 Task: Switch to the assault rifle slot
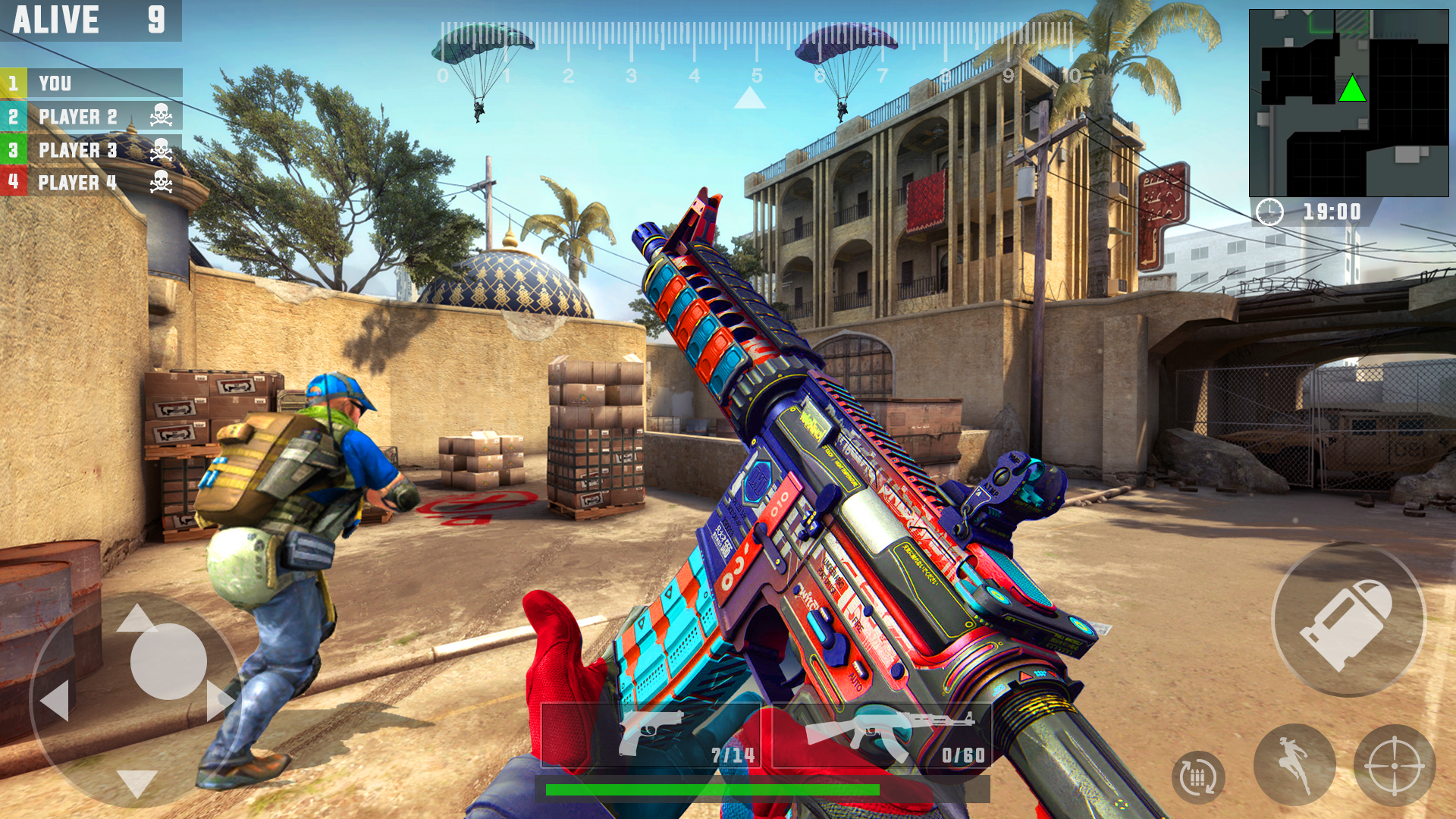[x=881, y=736]
